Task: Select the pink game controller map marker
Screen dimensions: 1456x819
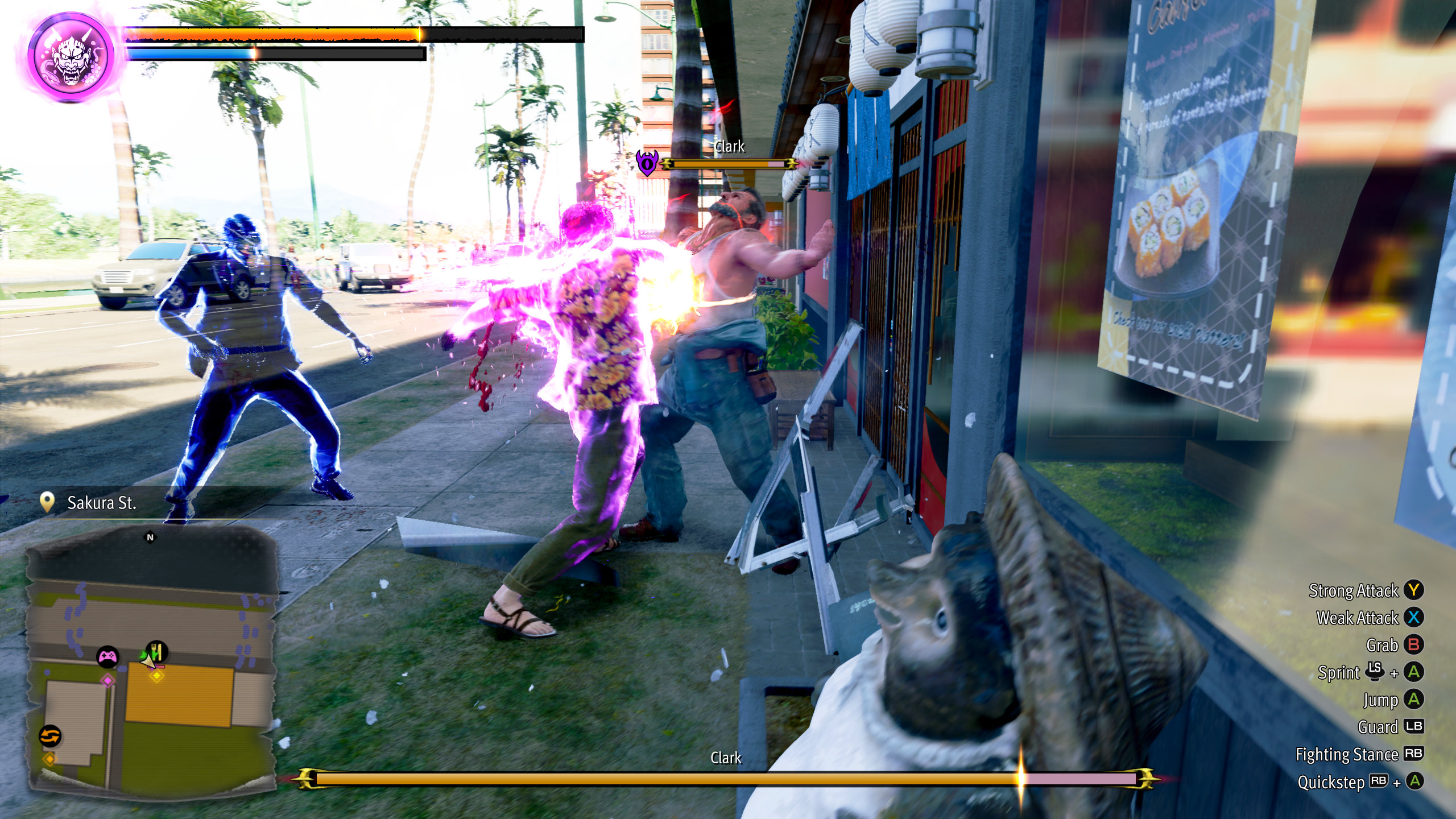Action: tap(107, 657)
